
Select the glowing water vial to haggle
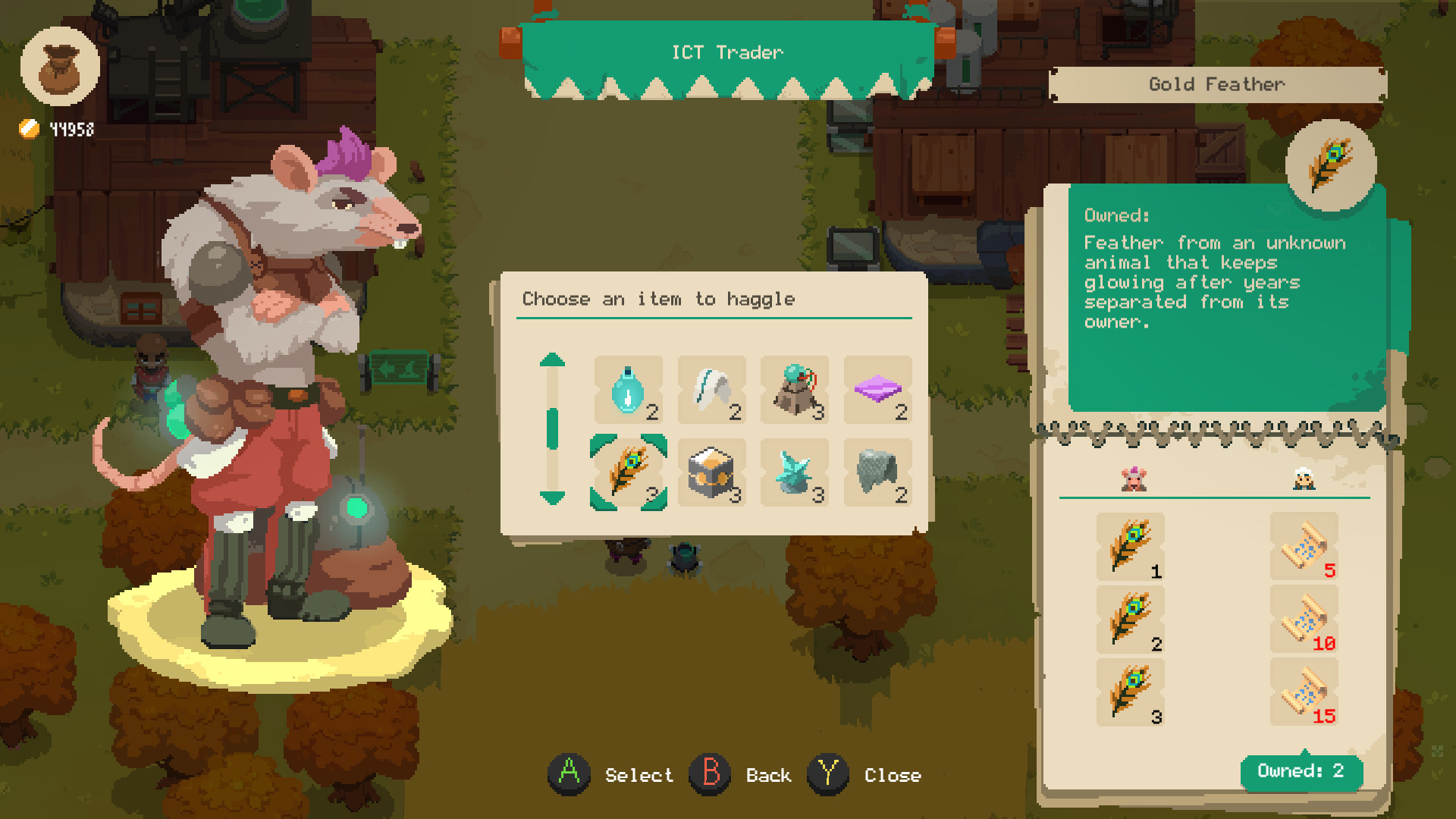[x=629, y=391]
